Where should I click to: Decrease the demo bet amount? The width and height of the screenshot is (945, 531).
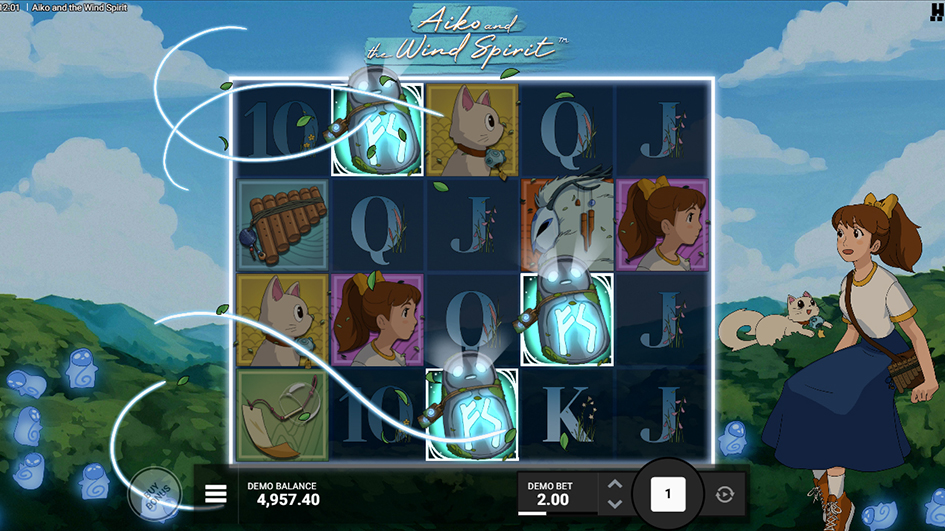615,503
